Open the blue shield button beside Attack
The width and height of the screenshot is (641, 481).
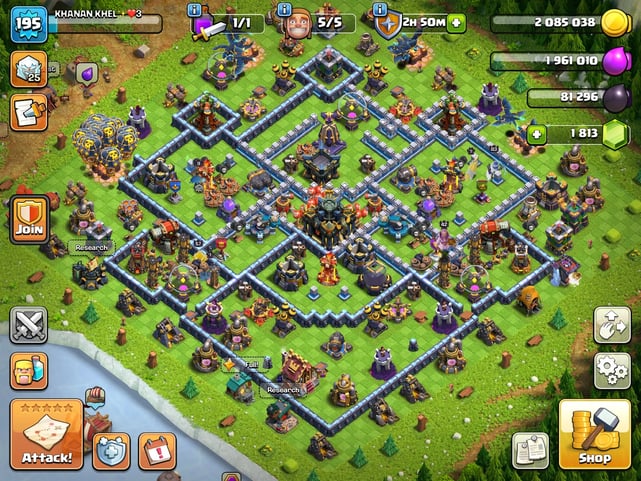coord(110,450)
